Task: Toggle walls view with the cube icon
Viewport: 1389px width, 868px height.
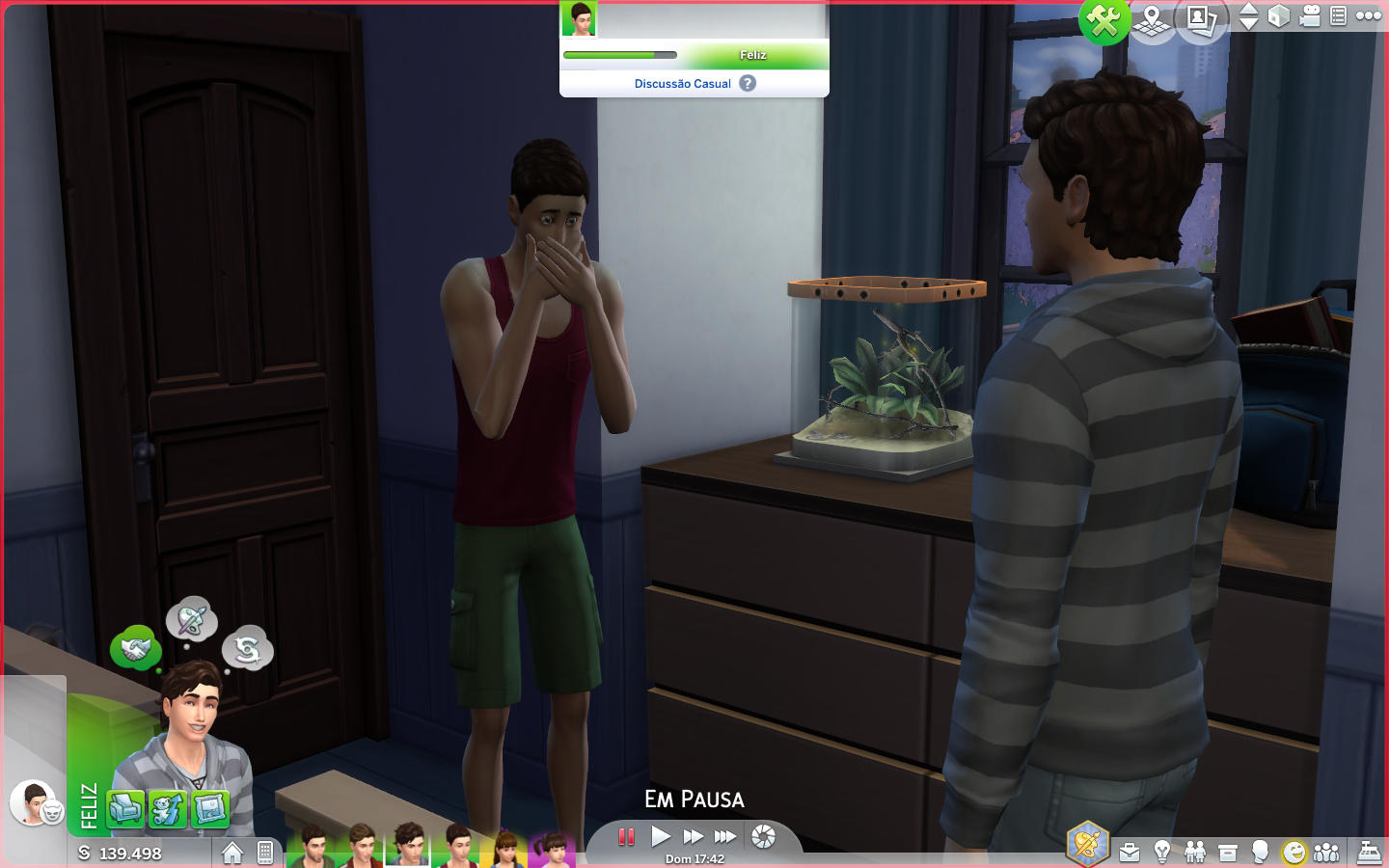Action: click(x=1278, y=16)
